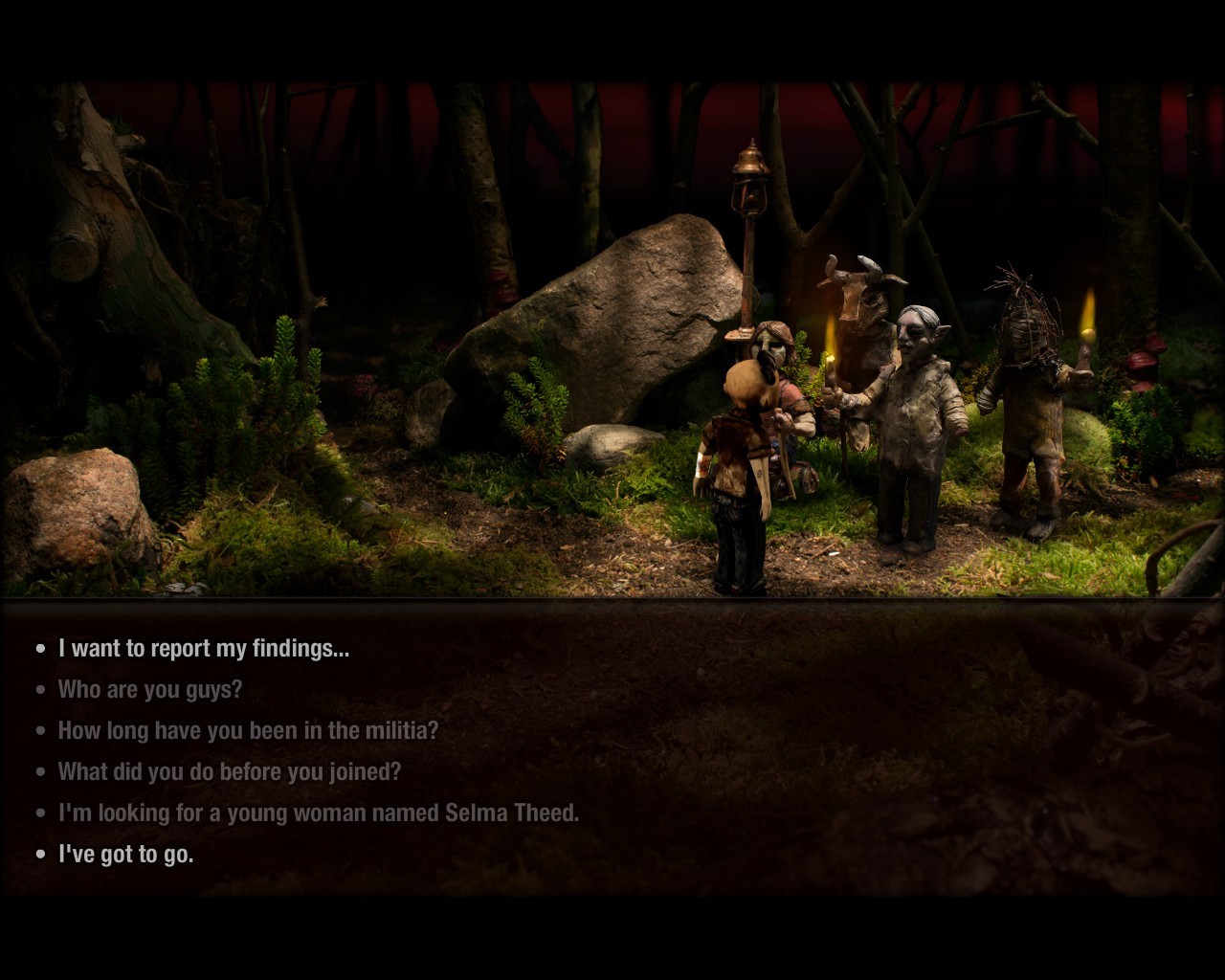This screenshot has width=1225, height=980.
Task: End conversation with "I've got to go."
Action: [x=125, y=855]
